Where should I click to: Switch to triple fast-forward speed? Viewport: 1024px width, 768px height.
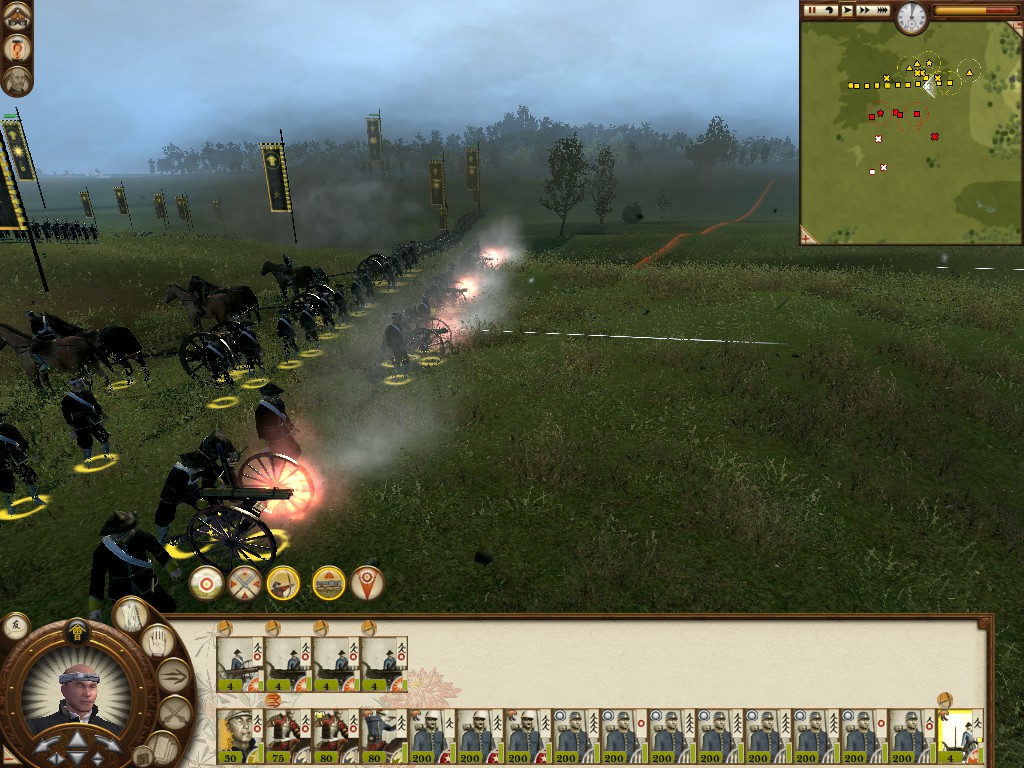[881, 10]
